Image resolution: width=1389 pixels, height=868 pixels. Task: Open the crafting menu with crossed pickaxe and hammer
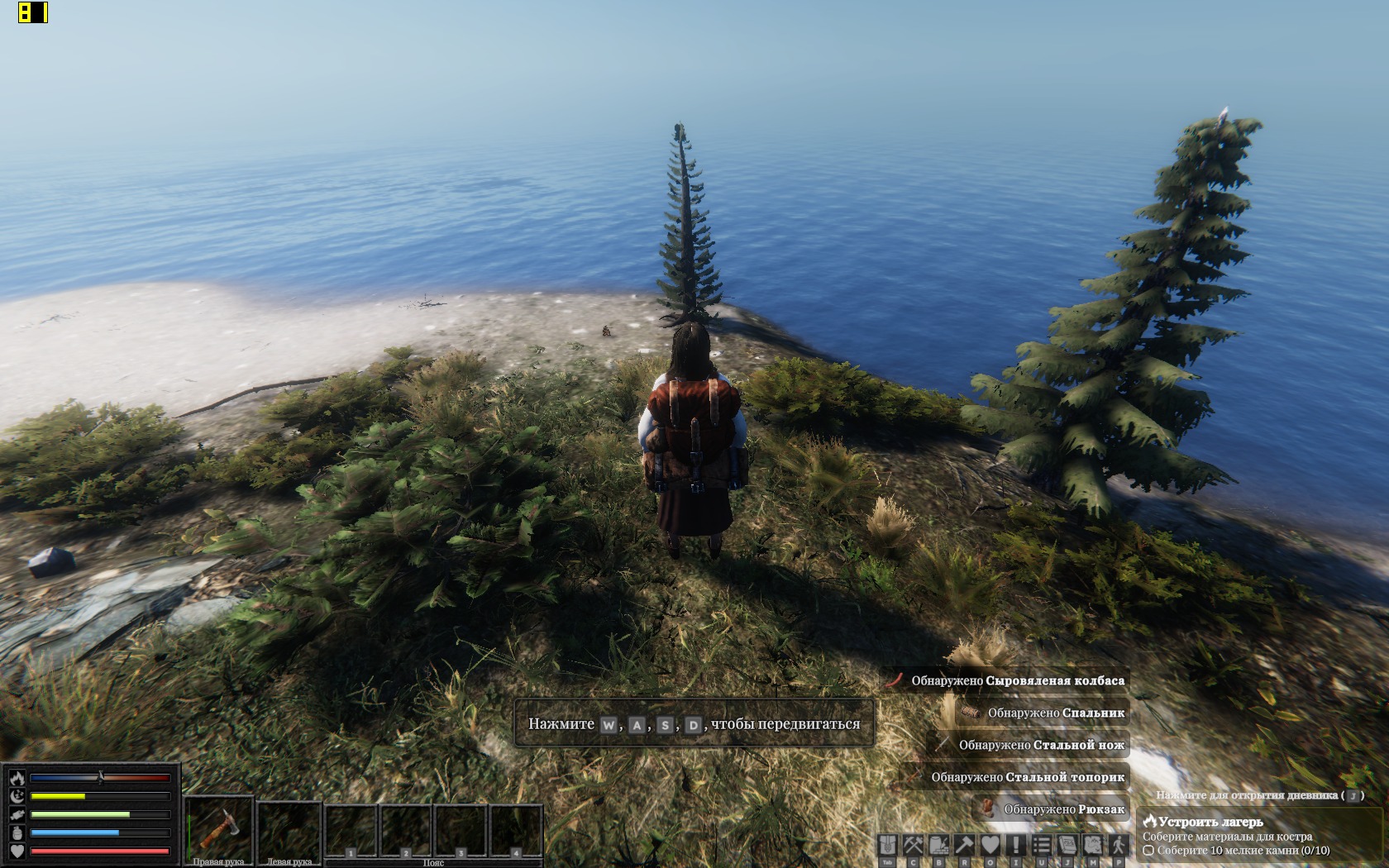point(914,845)
